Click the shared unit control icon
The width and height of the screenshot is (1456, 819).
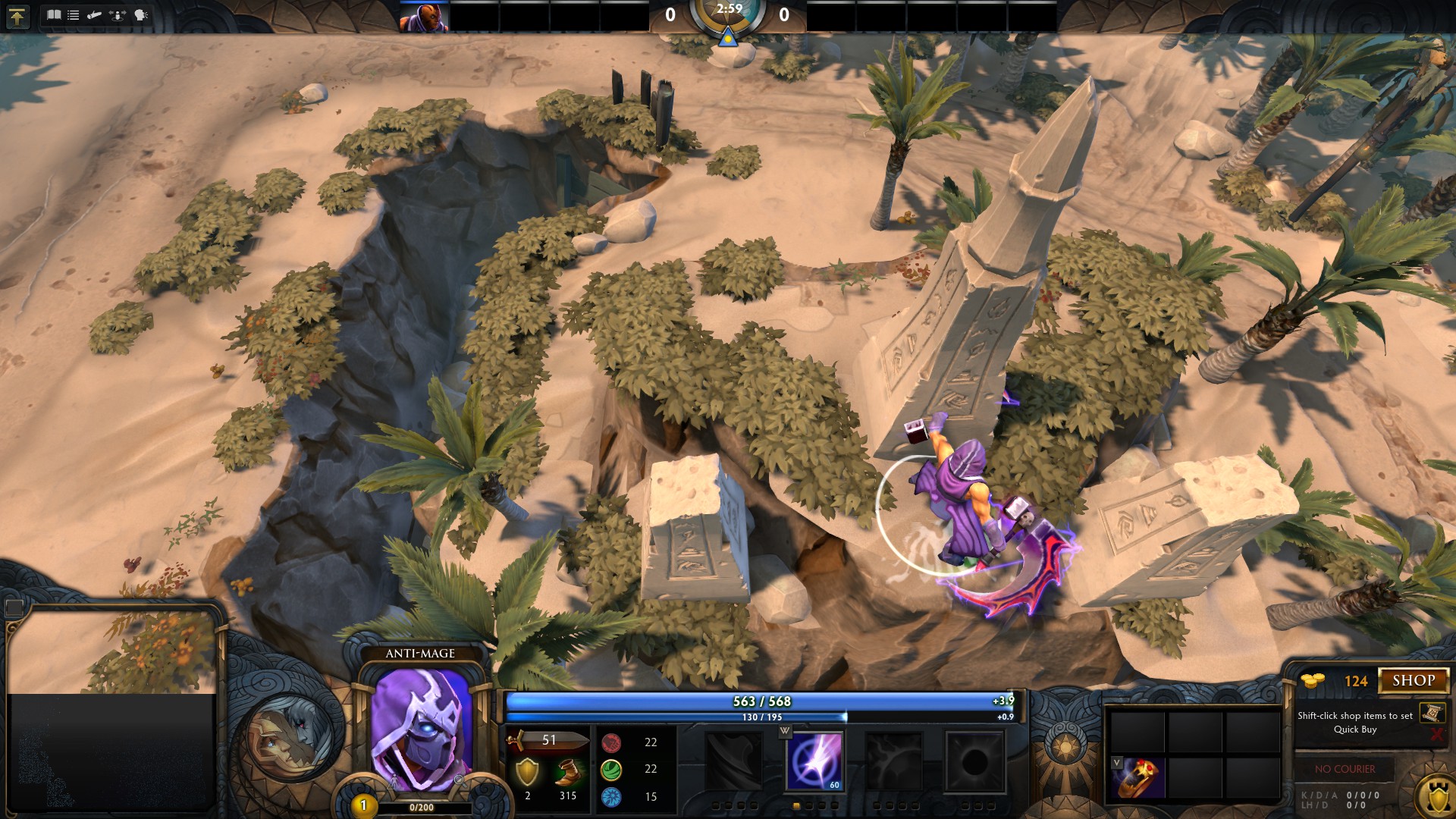pyautogui.click(x=118, y=15)
